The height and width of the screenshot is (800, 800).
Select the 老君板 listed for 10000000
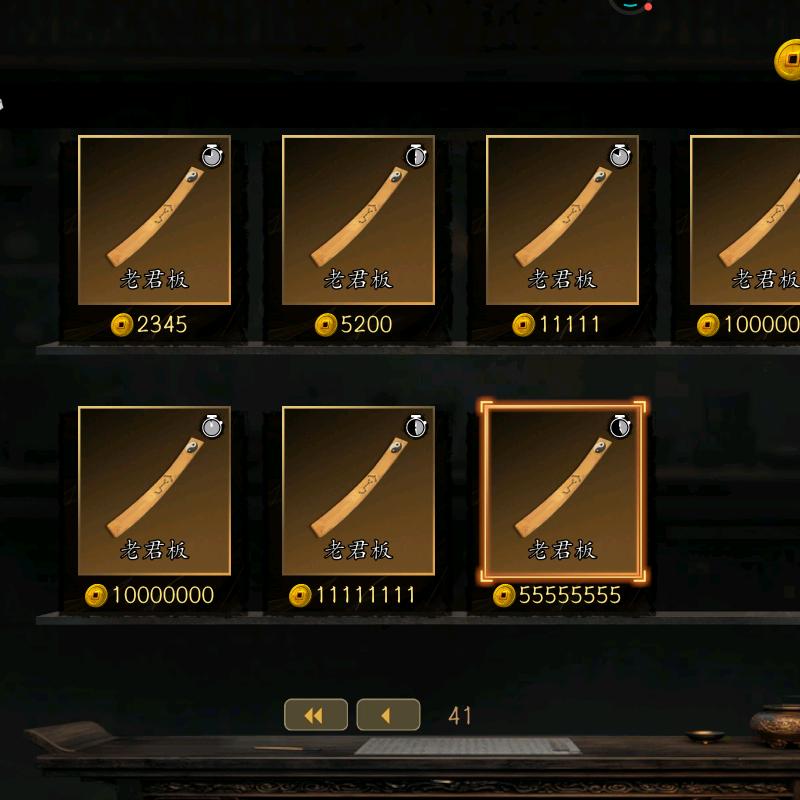coord(154,490)
